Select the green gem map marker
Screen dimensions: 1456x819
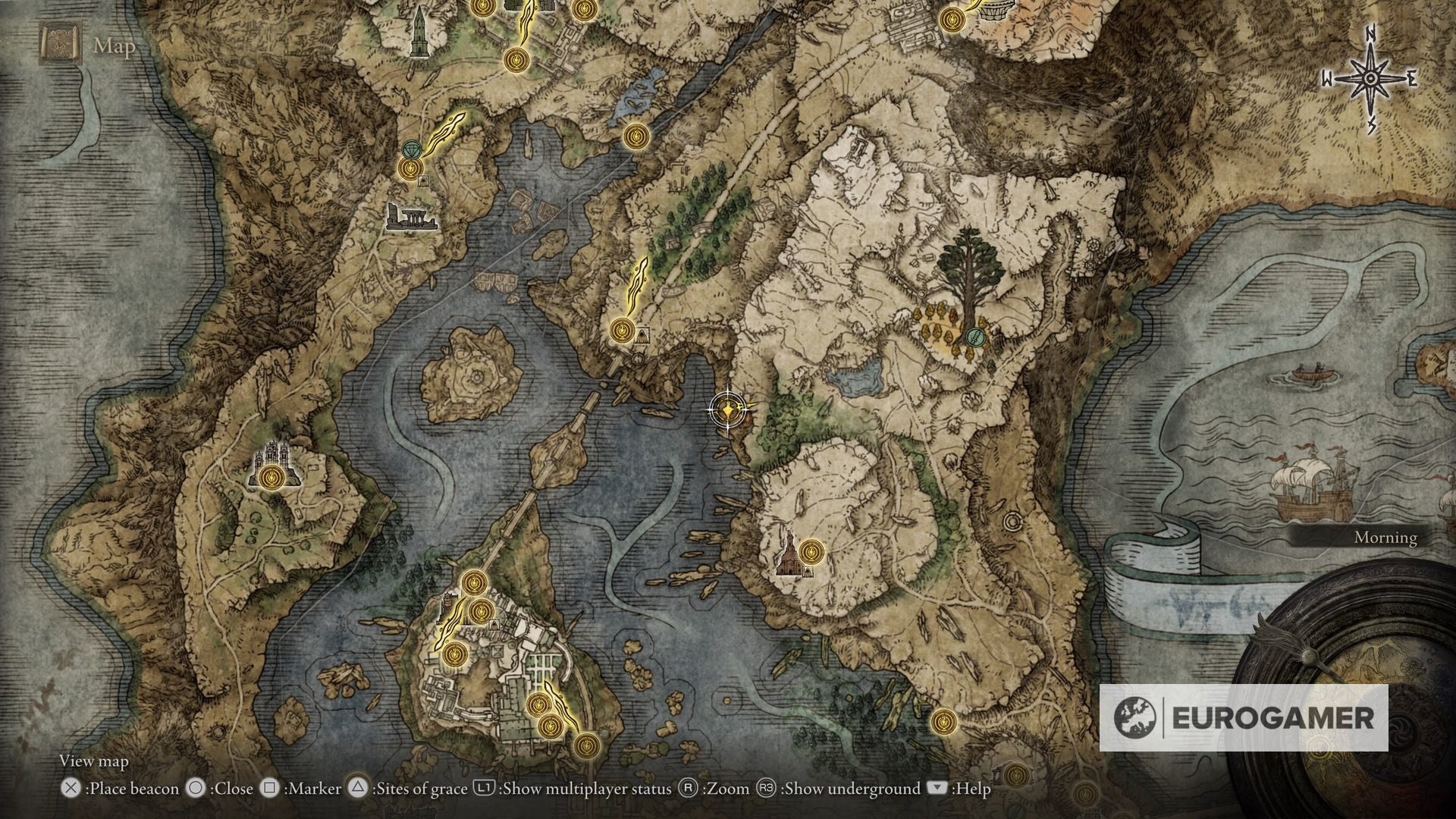click(x=412, y=147)
